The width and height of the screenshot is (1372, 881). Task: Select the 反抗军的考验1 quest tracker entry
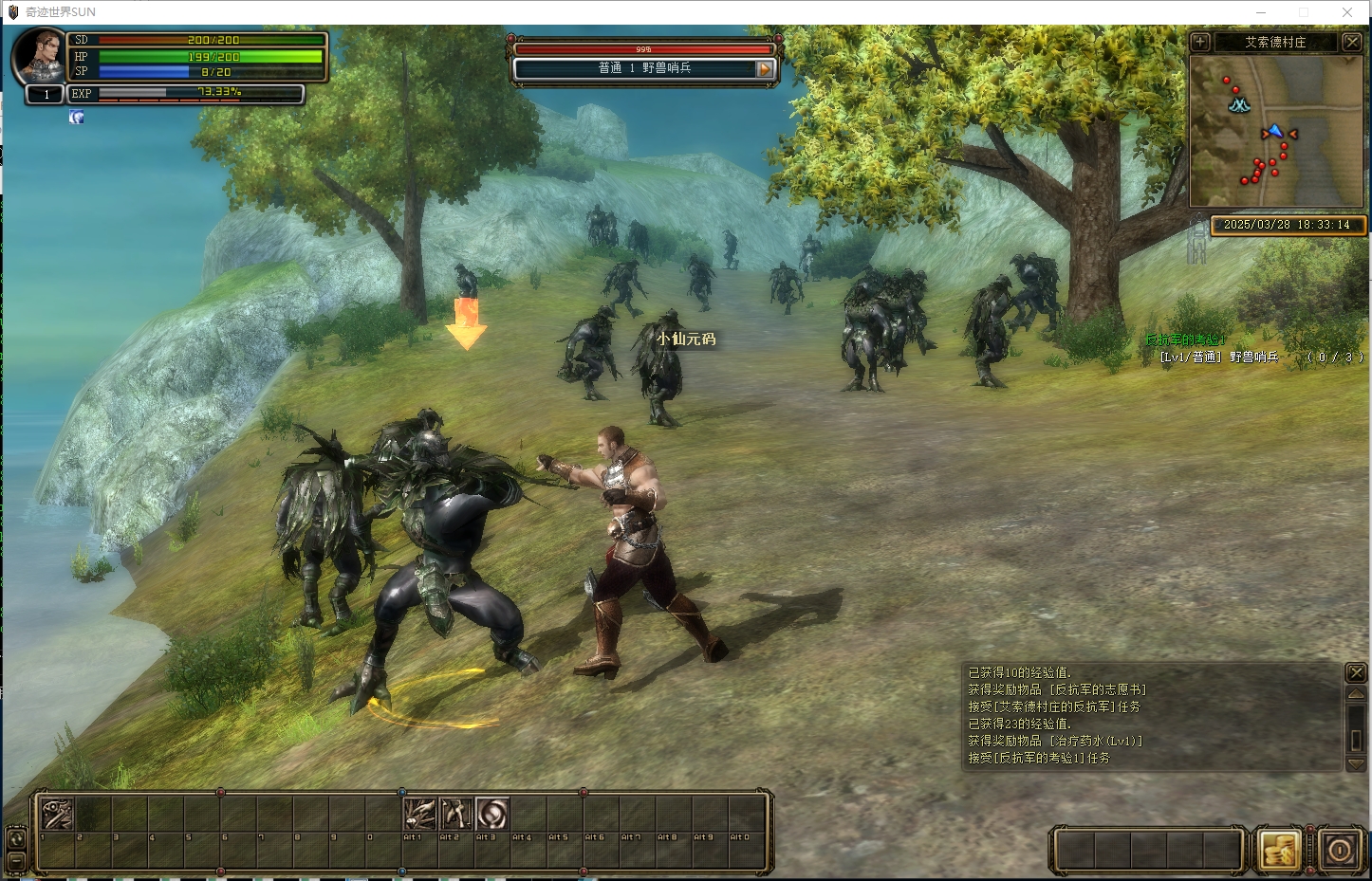point(1185,340)
